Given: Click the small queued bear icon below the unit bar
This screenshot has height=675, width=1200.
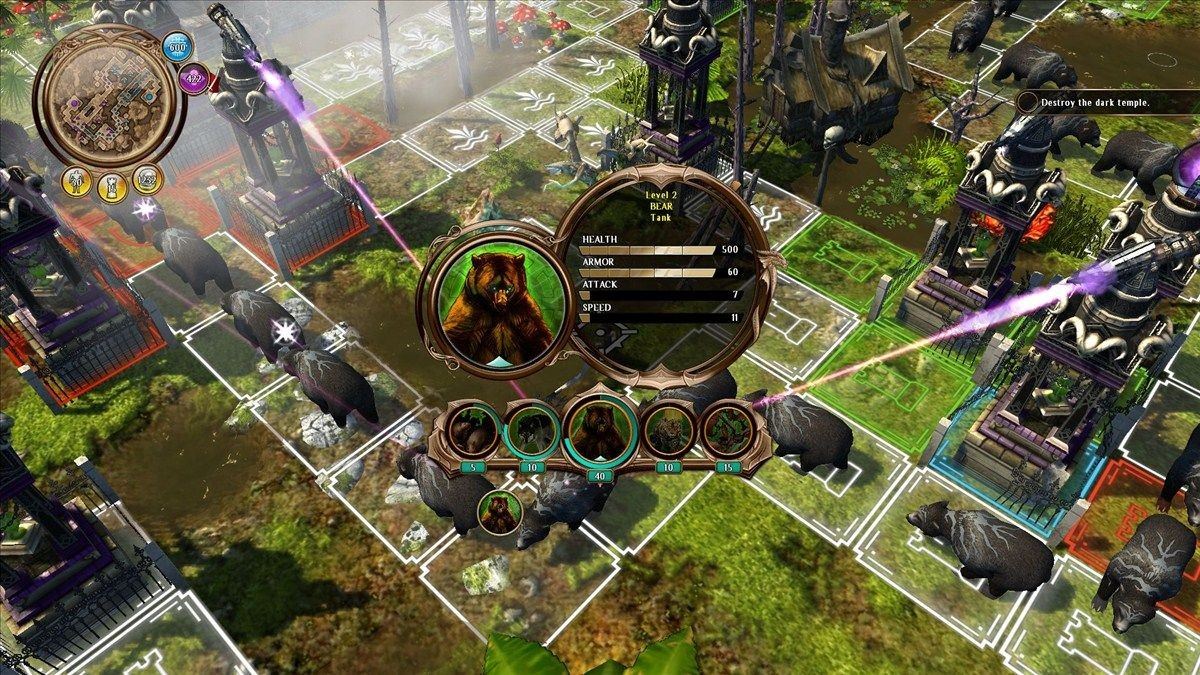Looking at the screenshot, I should (x=501, y=512).
